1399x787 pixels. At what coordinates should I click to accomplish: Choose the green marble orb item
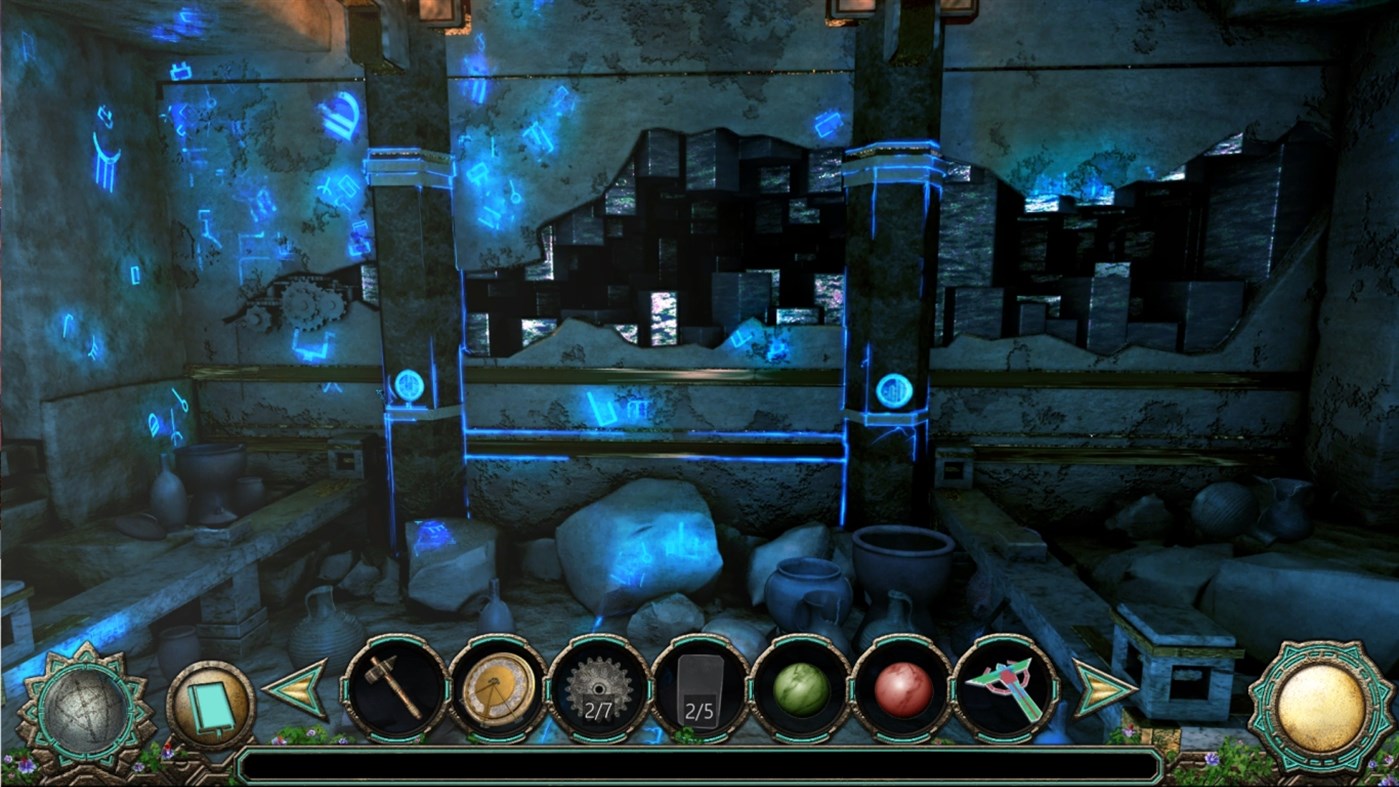800,690
